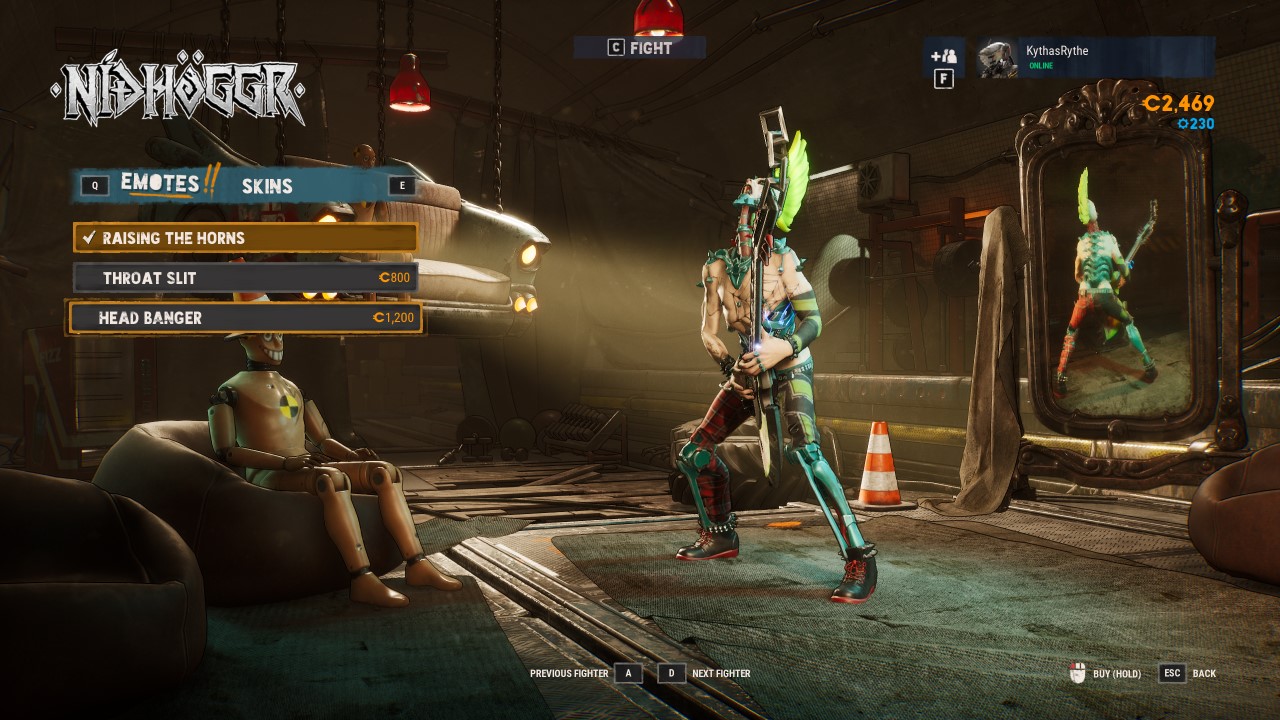Open the Skins tab
Image resolution: width=1280 pixels, height=720 pixels.
(x=267, y=186)
